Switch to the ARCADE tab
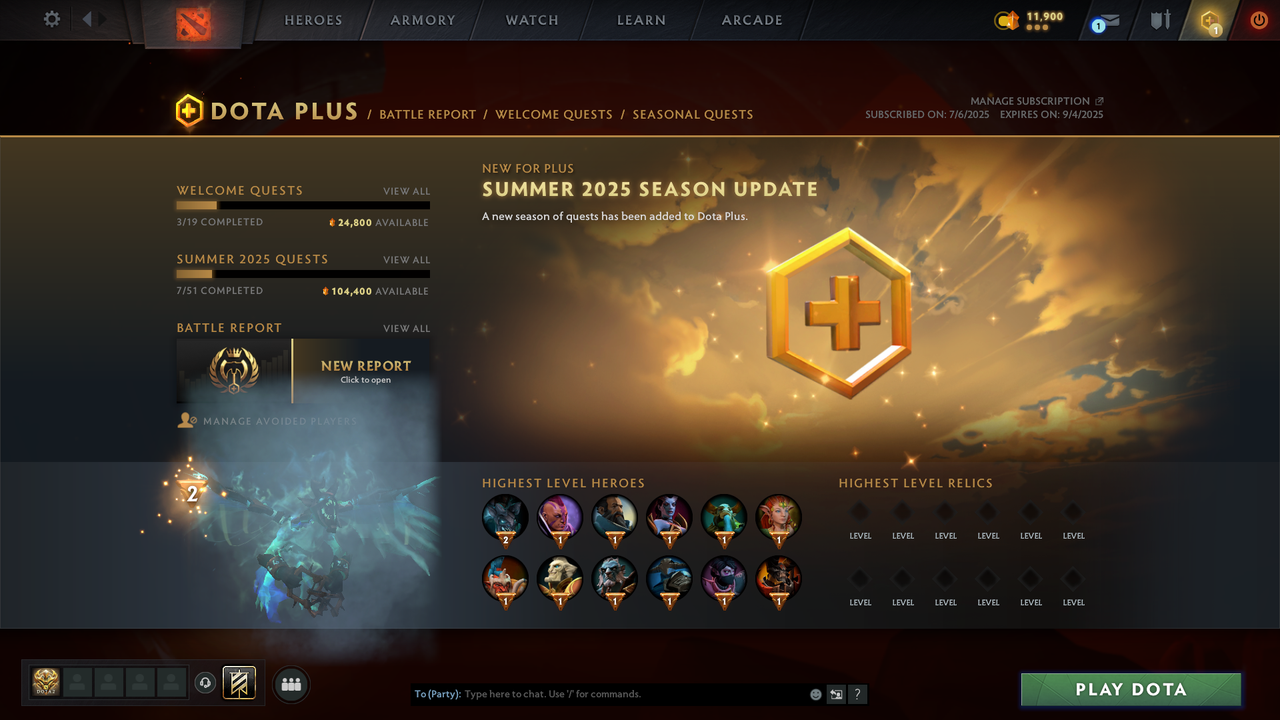1280x720 pixels. [751, 20]
